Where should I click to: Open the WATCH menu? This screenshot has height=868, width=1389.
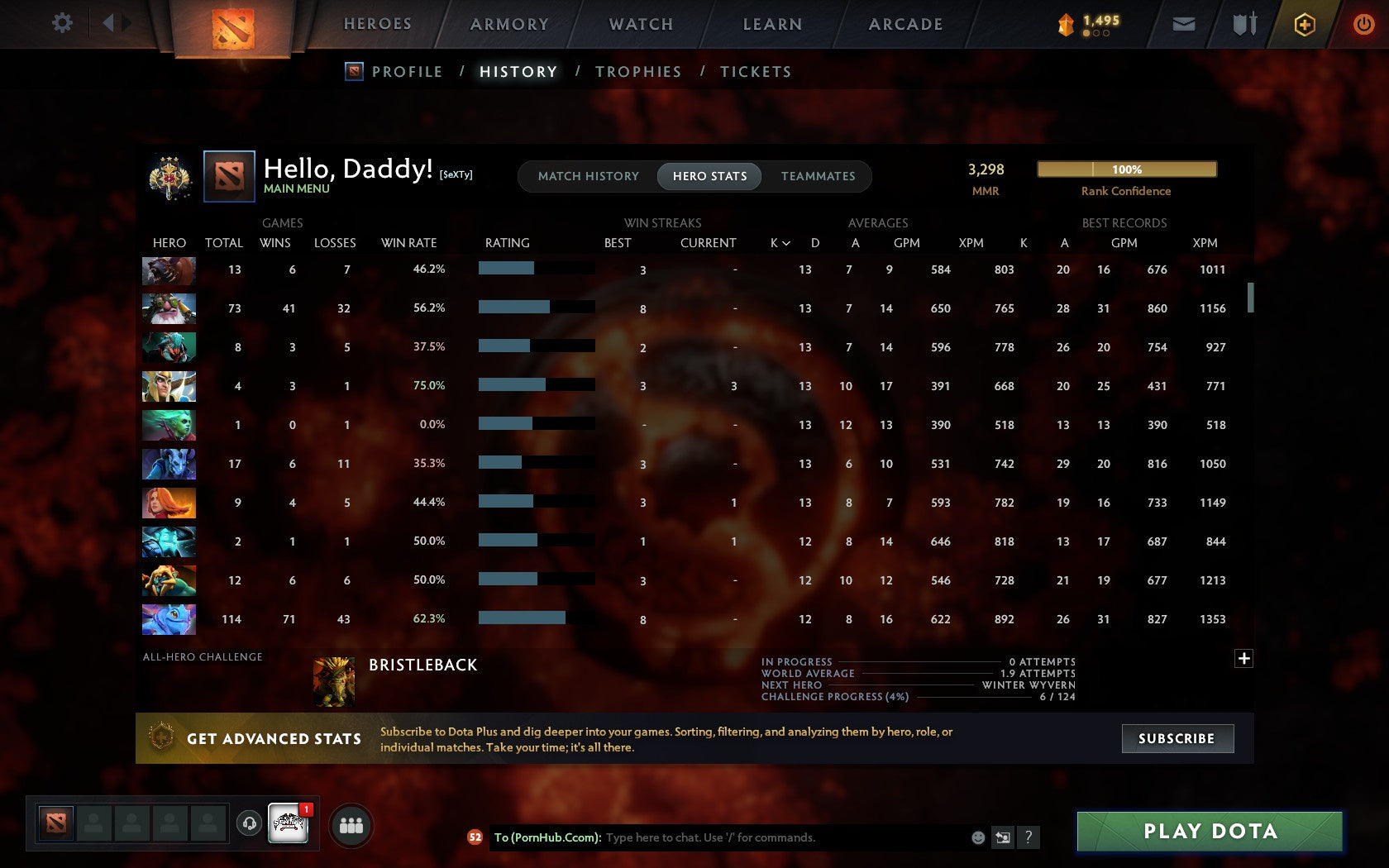(x=639, y=24)
